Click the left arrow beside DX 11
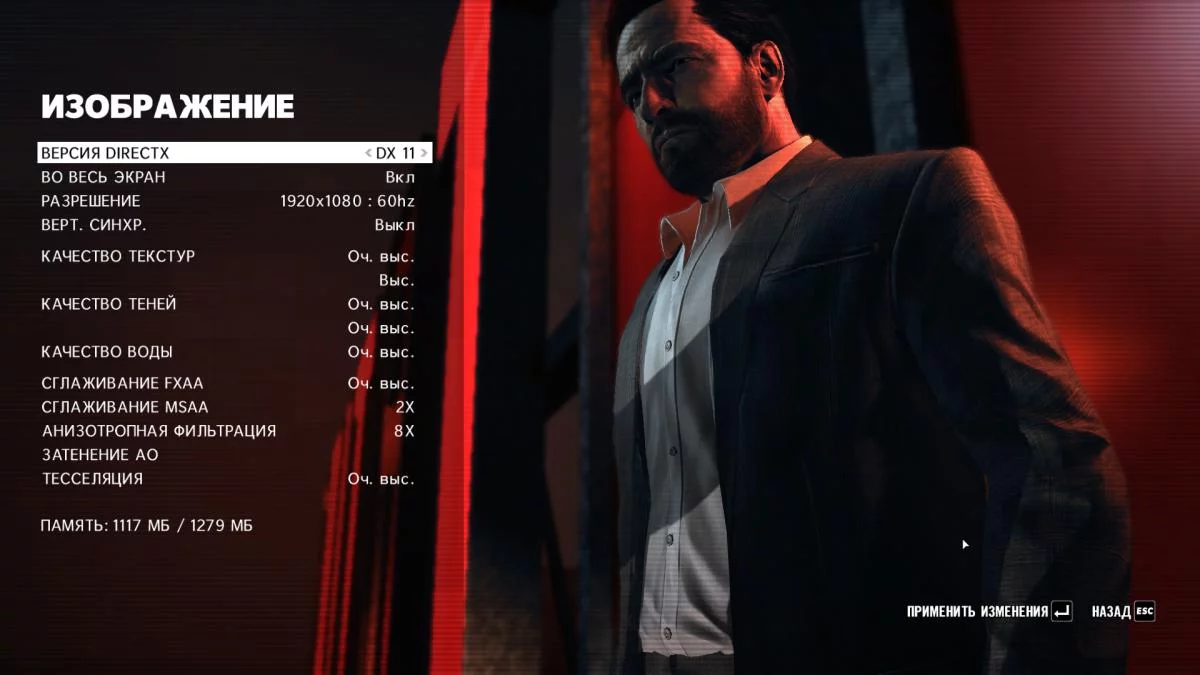Screen dimensions: 1200x675 [368, 153]
